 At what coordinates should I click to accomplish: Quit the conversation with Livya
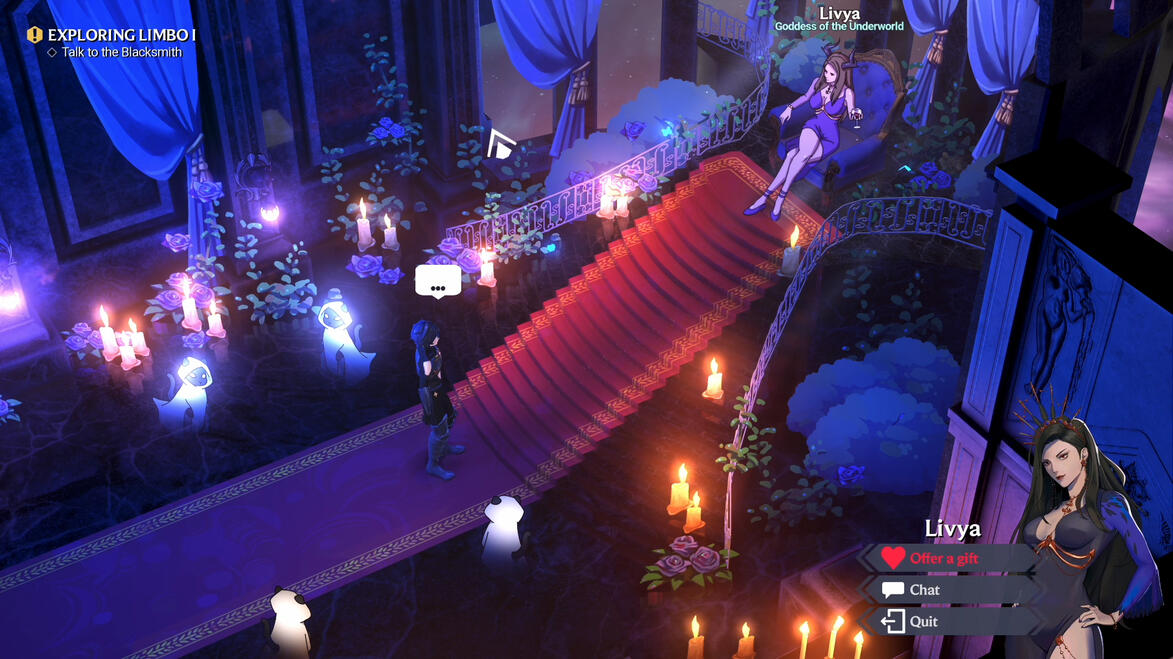tap(923, 621)
